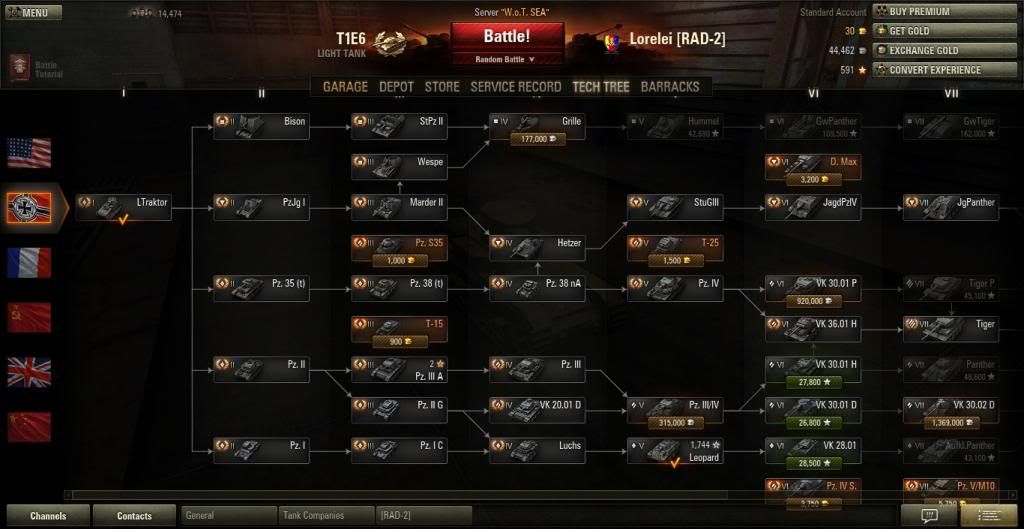
Task: Go to the Store tab
Action: click(x=441, y=87)
